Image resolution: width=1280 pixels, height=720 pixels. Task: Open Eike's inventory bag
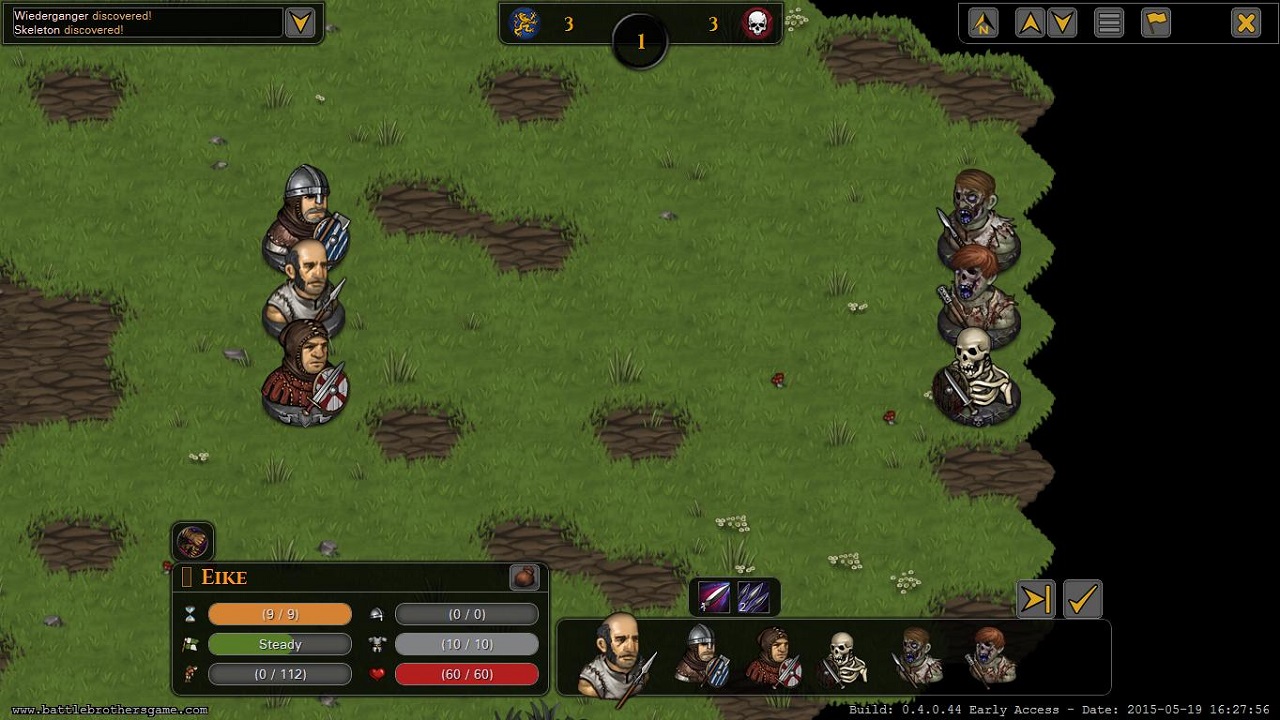[524, 577]
